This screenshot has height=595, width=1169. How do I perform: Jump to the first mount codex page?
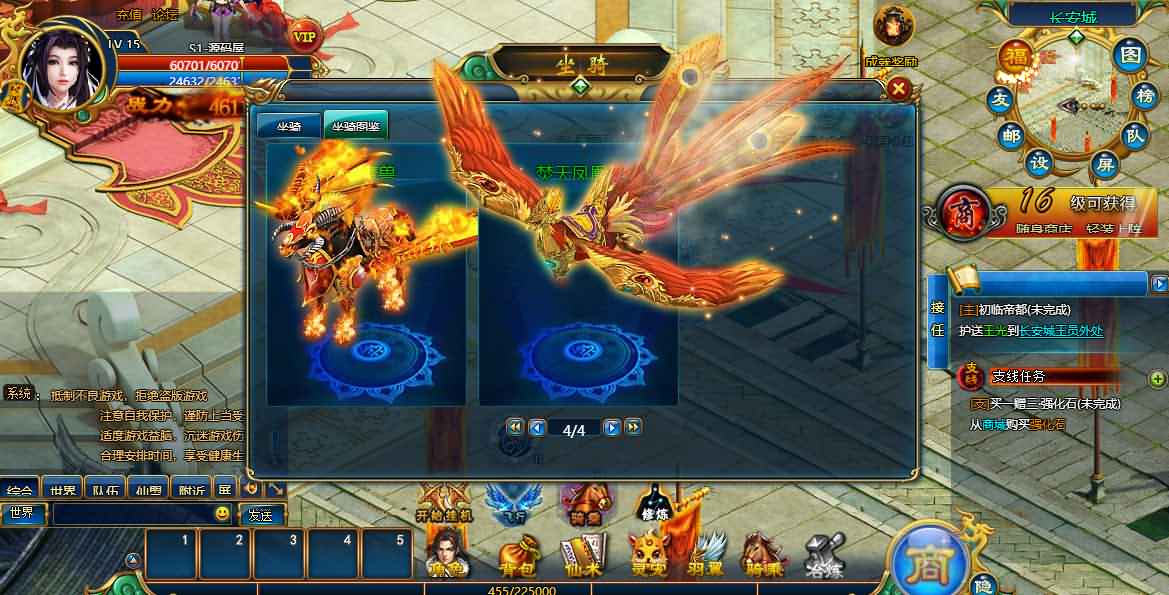pyautogui.click(x=515, y=428)
